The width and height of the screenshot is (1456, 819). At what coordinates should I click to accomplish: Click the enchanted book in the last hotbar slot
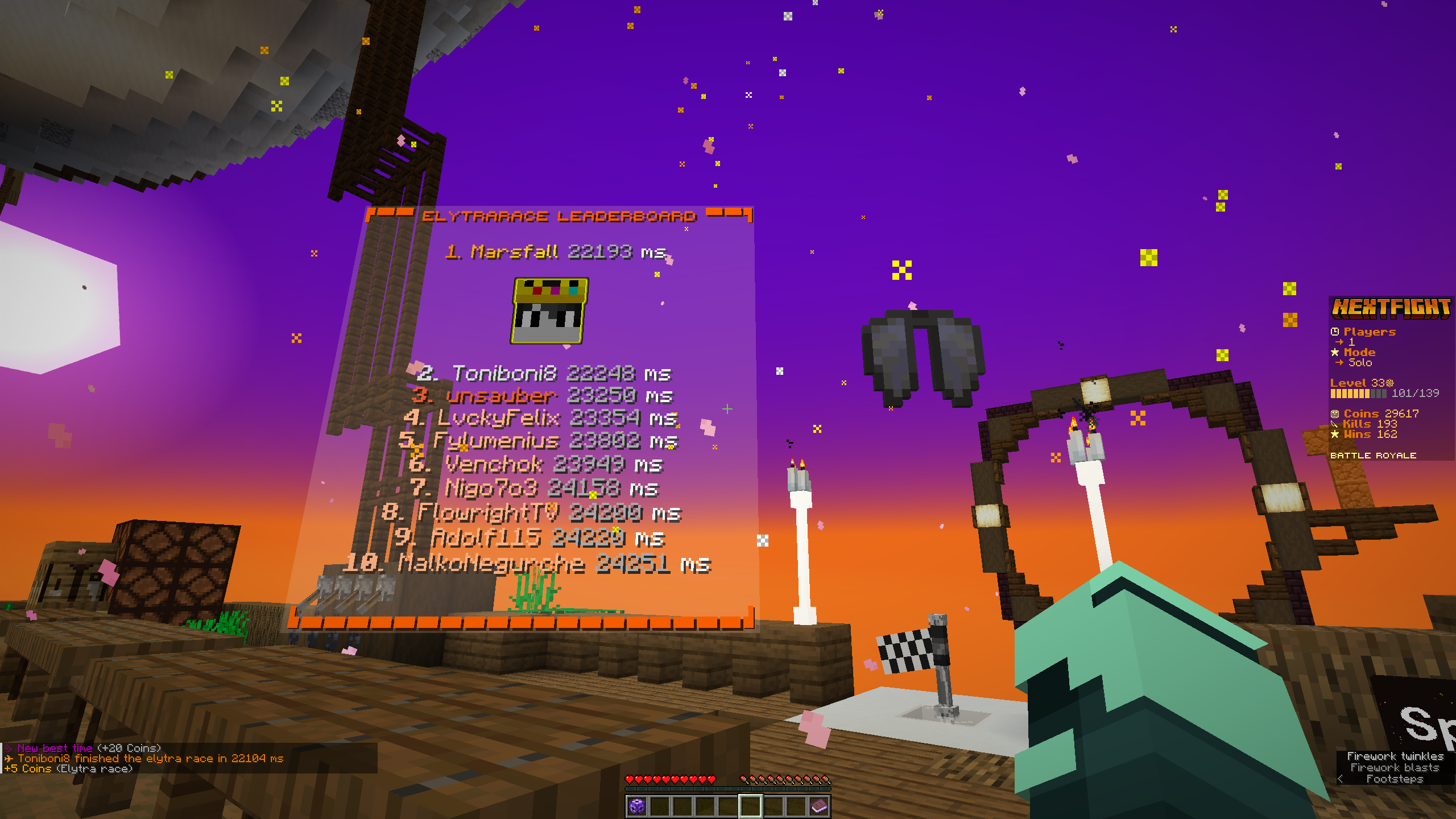click(x=820, y=806)
